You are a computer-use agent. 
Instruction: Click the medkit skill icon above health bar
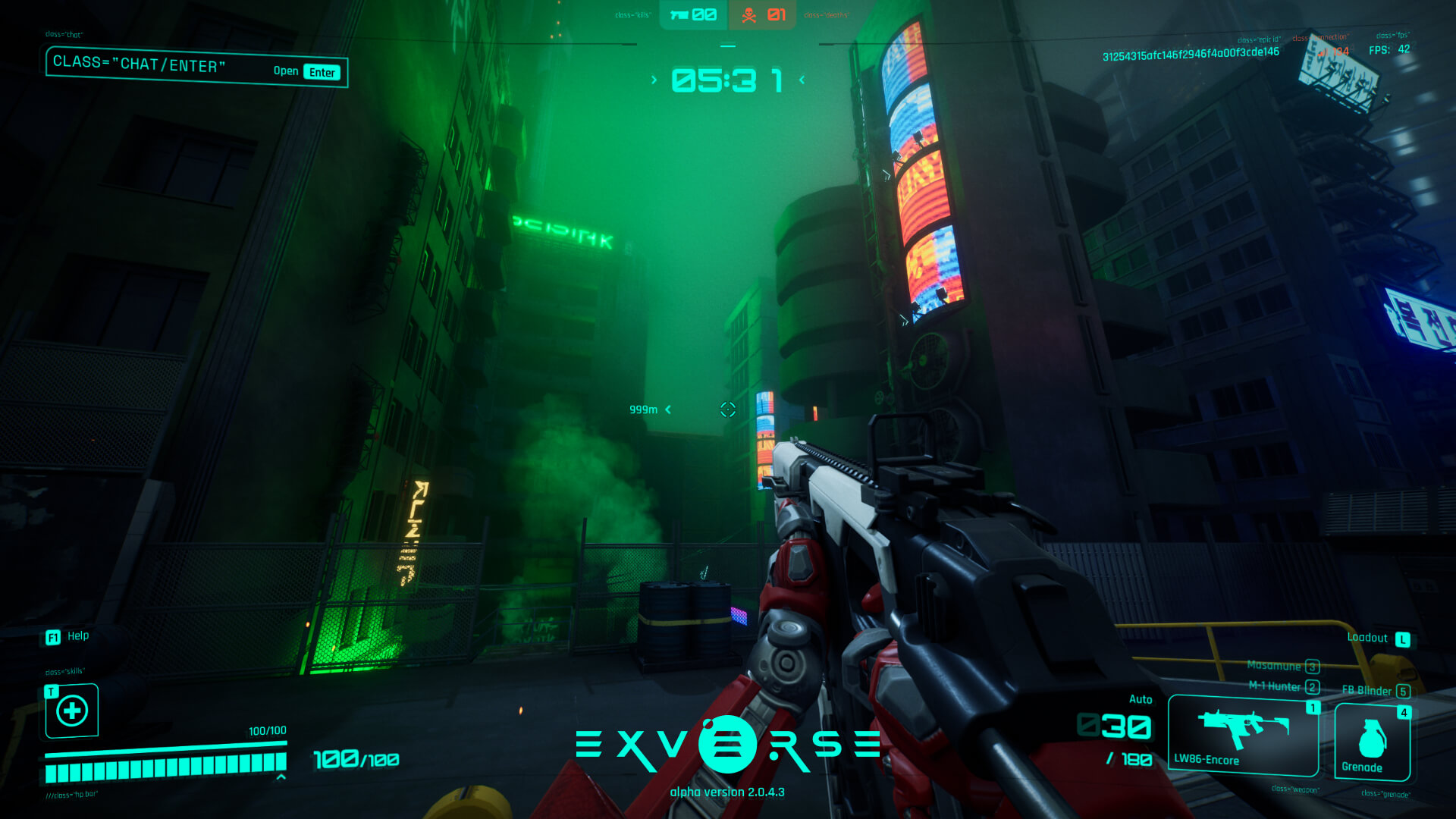(x=71, y=711)
